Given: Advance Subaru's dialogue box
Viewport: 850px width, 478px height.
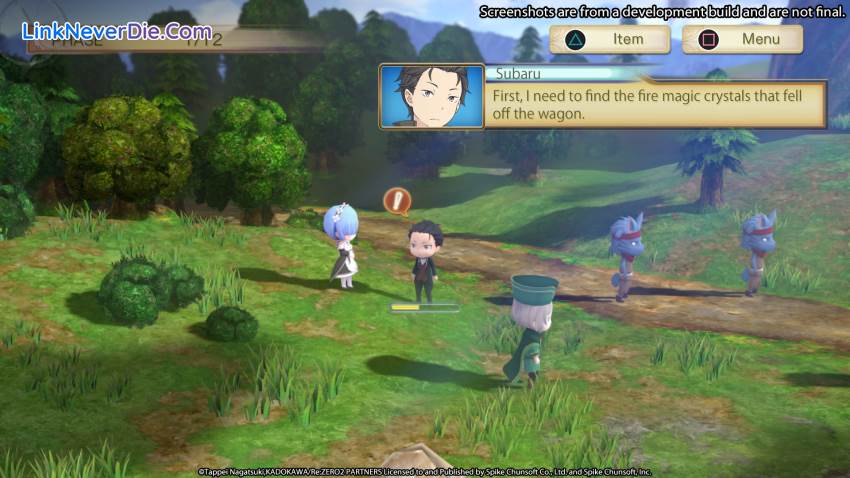Looking at the screenshot, I should (x=654, y=105).
